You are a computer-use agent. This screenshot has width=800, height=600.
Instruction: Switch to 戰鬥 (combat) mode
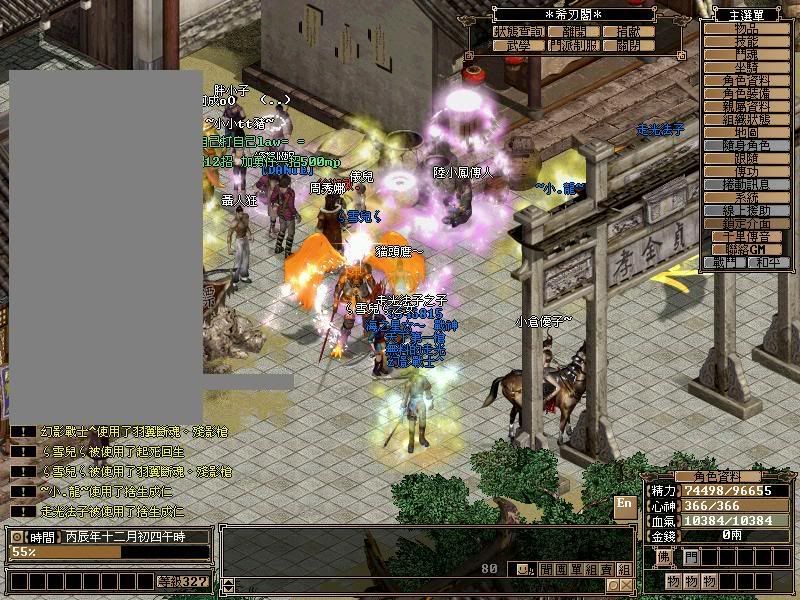[x=724, y=262]
